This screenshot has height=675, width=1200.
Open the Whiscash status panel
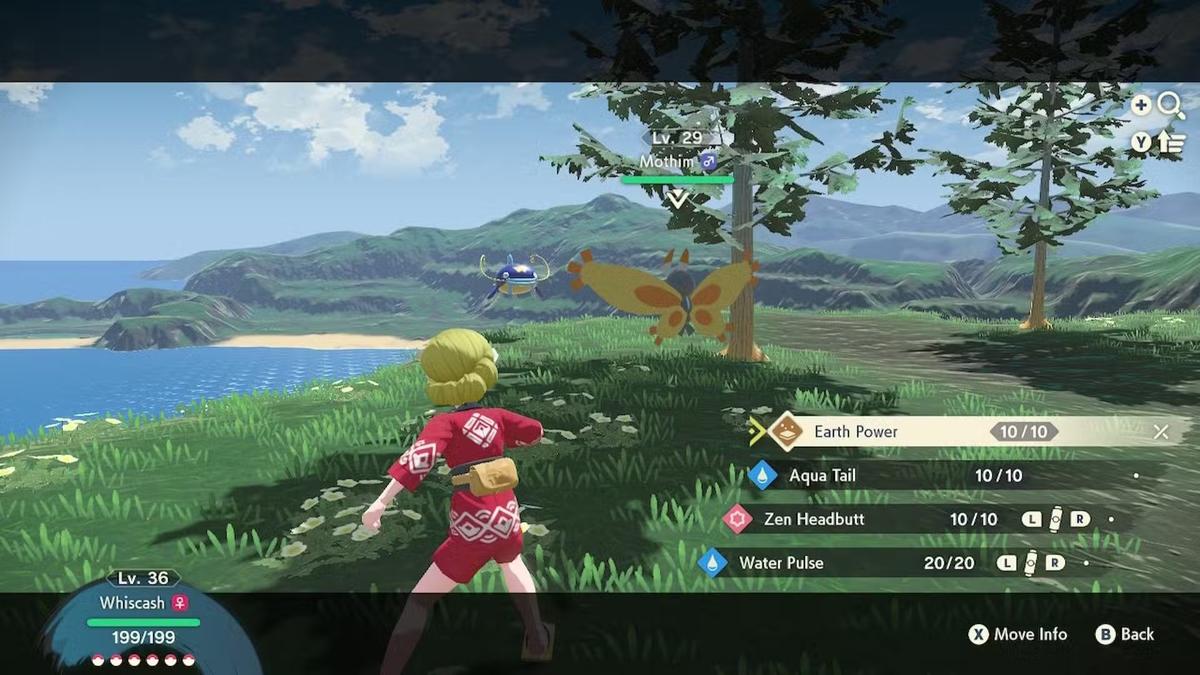pos(143,620)
